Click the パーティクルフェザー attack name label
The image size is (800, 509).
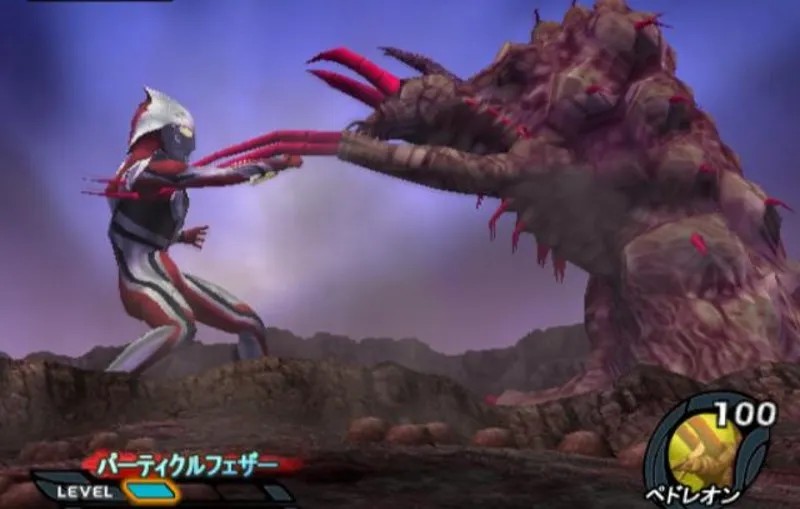point(192,465)
